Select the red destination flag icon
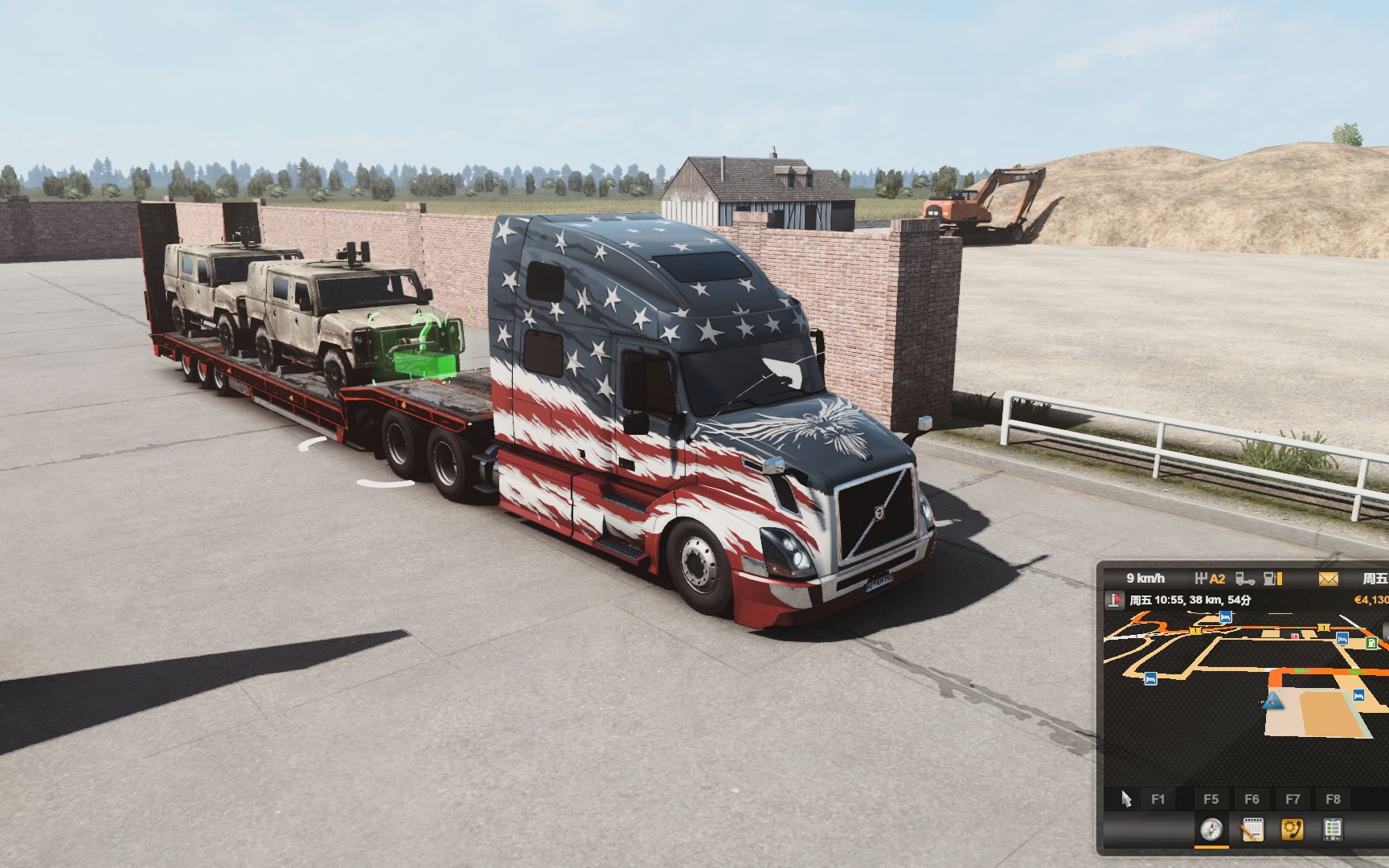1389x868 pixels. coord(1115,600)
